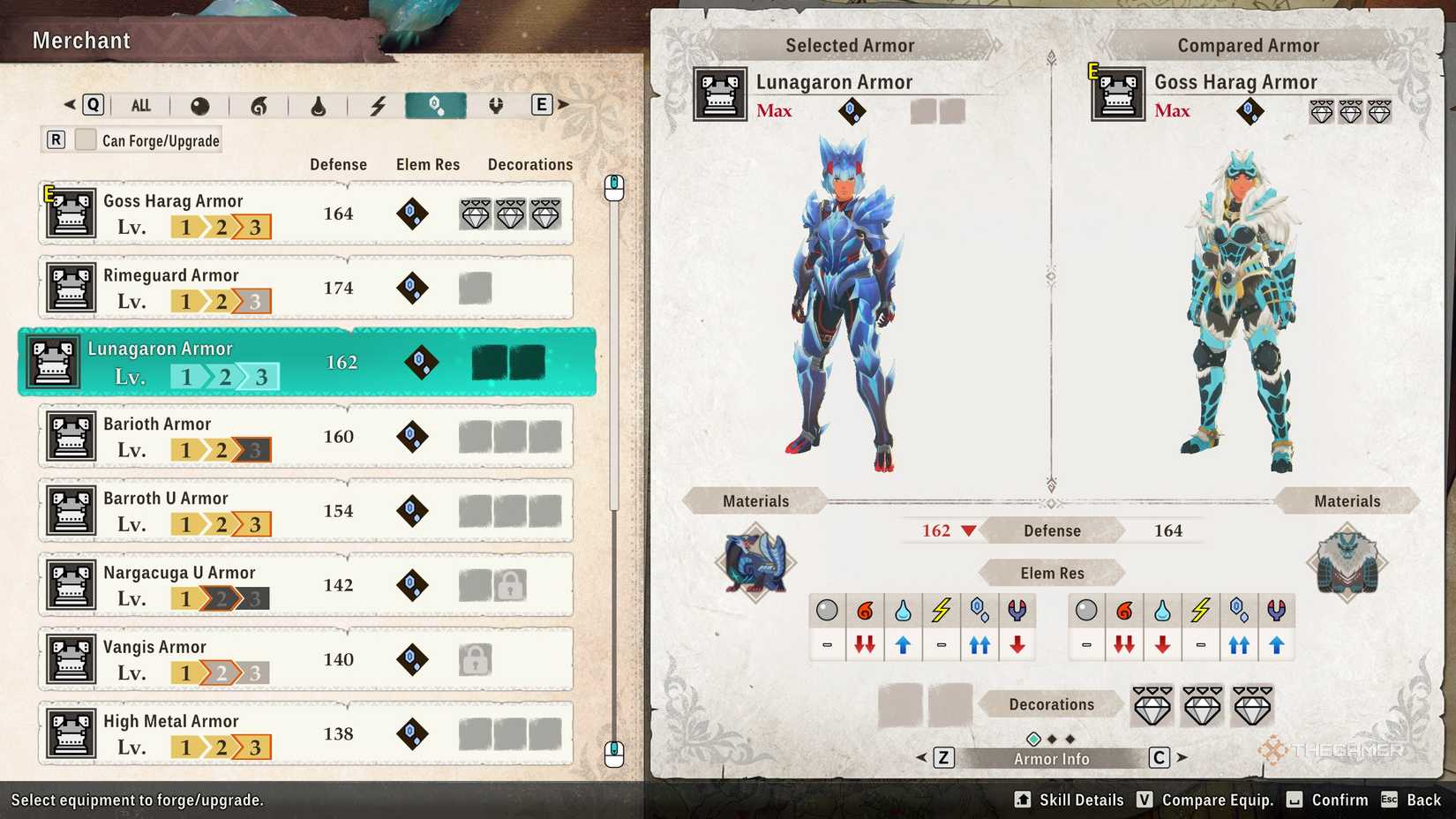1456x819 pixels.
Task: Toggle off the selected Ice element filter
Action: (434, 105)
